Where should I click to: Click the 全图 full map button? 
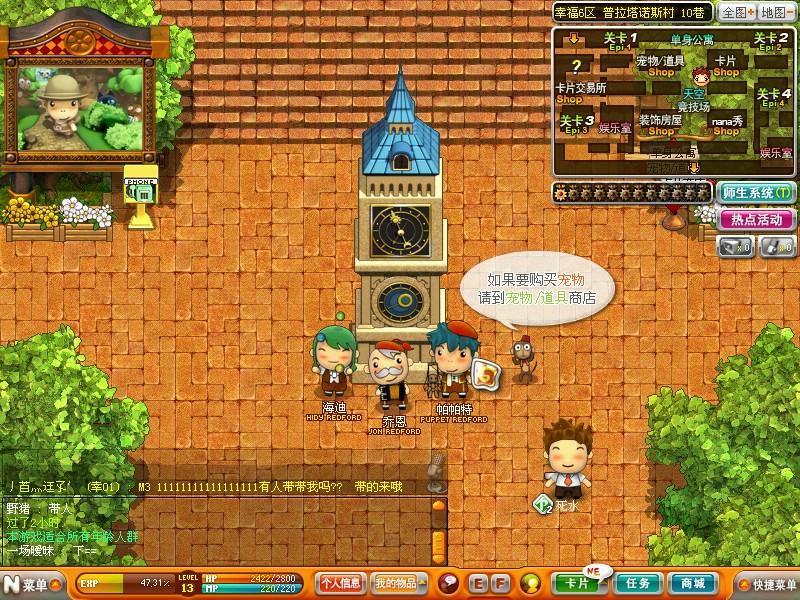click(735, 12)
